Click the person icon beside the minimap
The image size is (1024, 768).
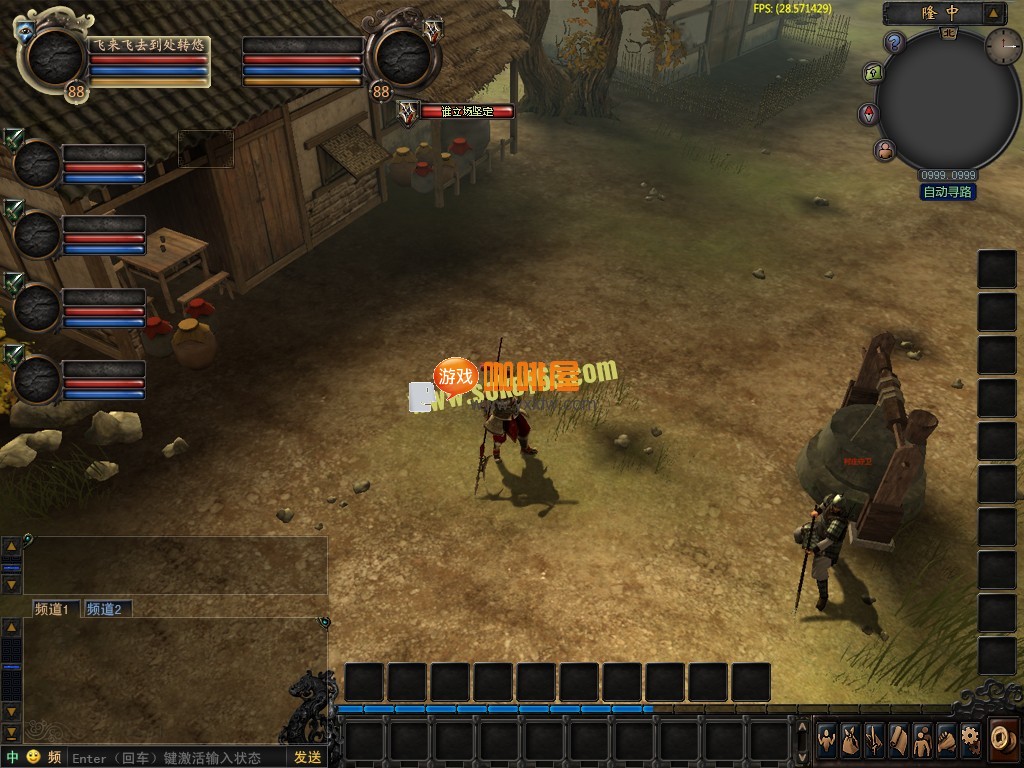(885, 151)
